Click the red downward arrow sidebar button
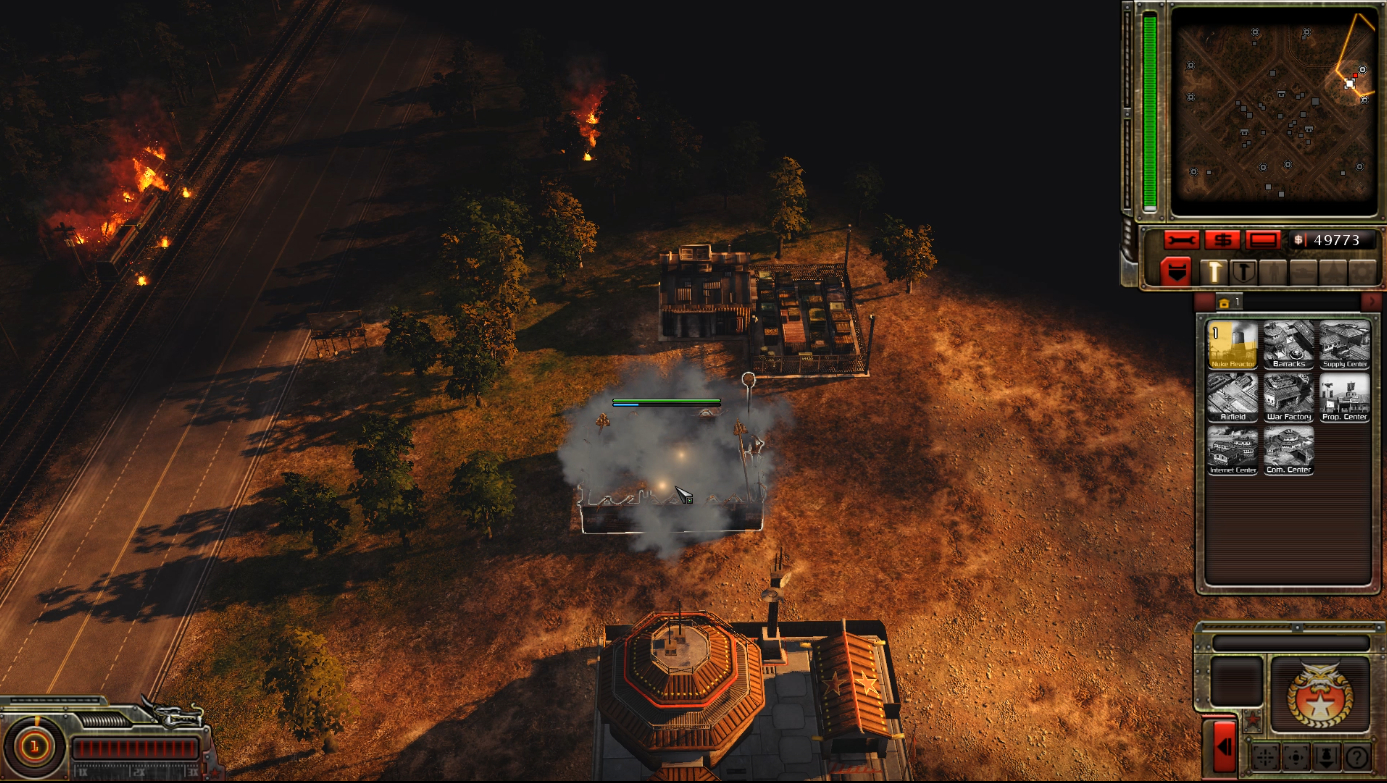Screen dimensions: 1387x783 click(1176, 271)
